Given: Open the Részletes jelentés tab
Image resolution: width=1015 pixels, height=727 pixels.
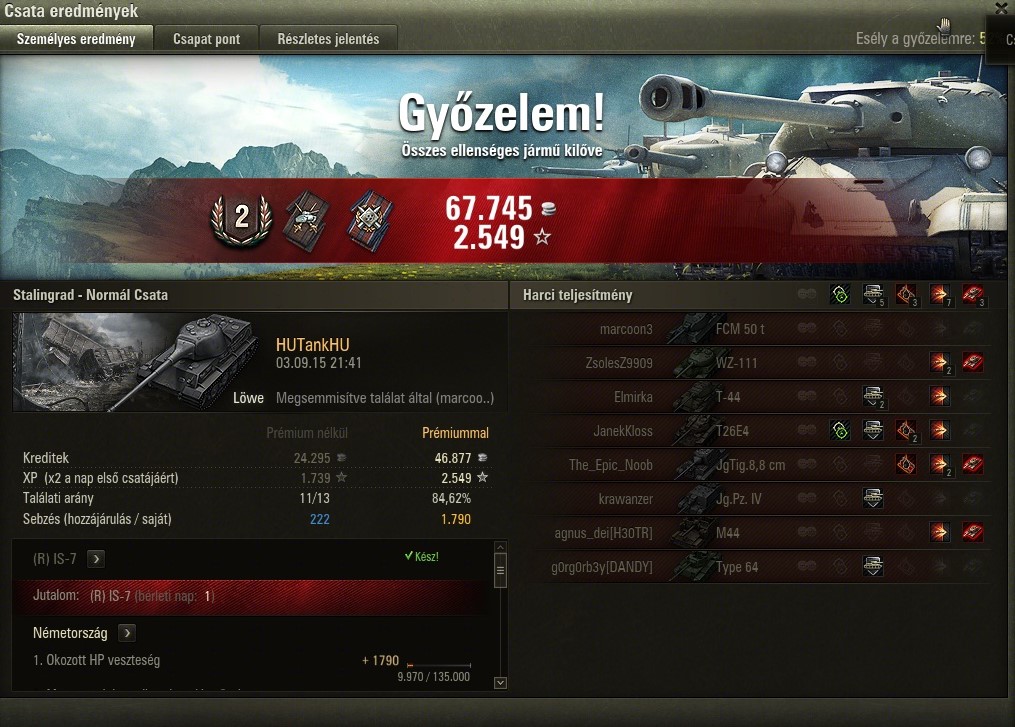Looking at the screenshot, I should tap(328, 39).
